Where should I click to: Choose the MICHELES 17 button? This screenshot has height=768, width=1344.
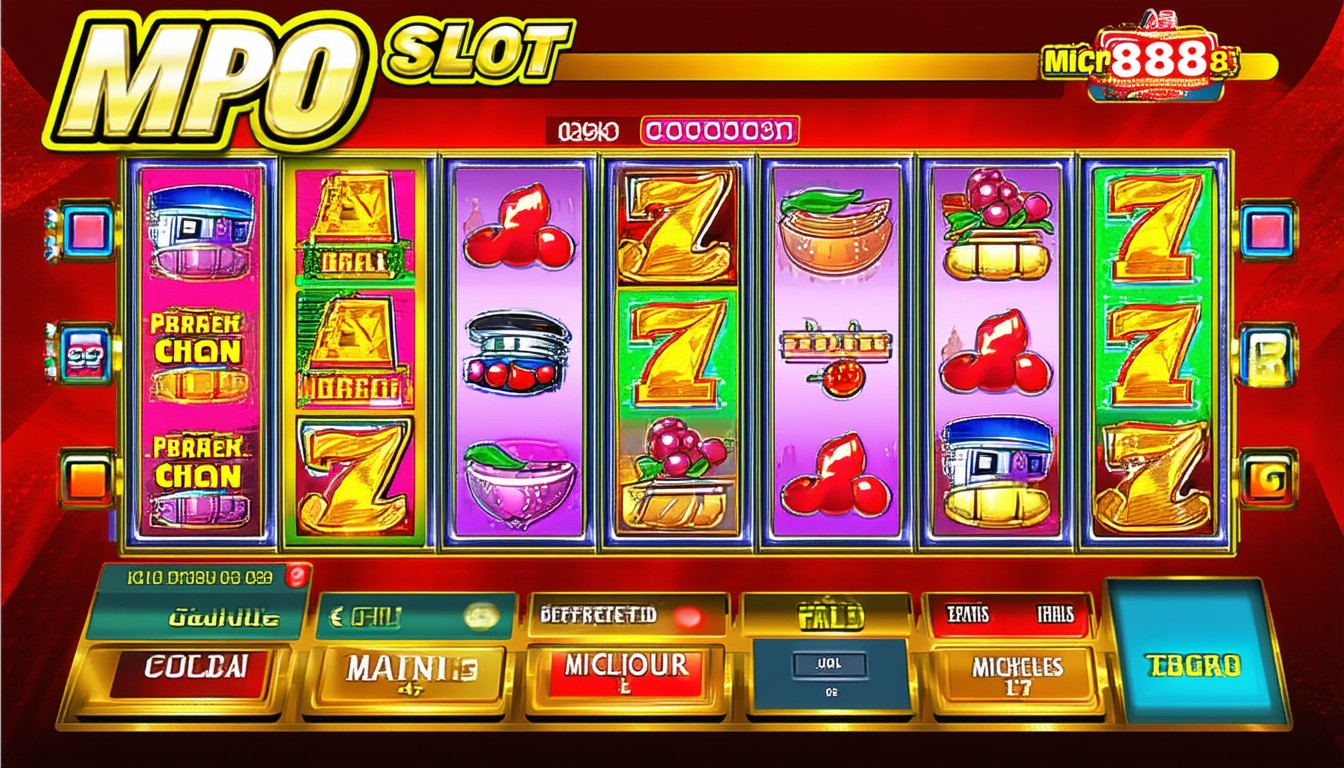pyautogui.click(x=1018, y=673)
